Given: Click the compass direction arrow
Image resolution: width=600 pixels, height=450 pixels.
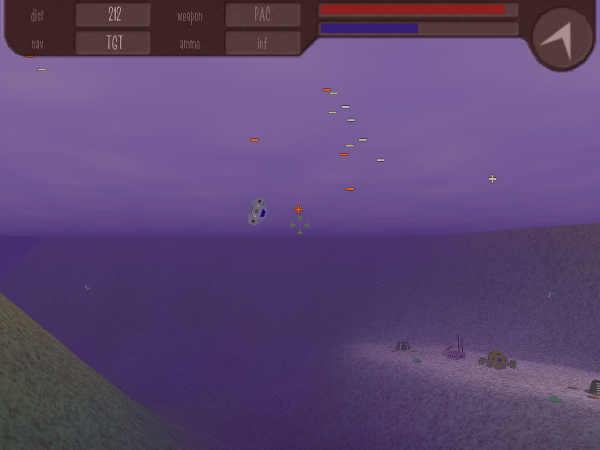Looking at the screenshot, I should tap(560, 38).
